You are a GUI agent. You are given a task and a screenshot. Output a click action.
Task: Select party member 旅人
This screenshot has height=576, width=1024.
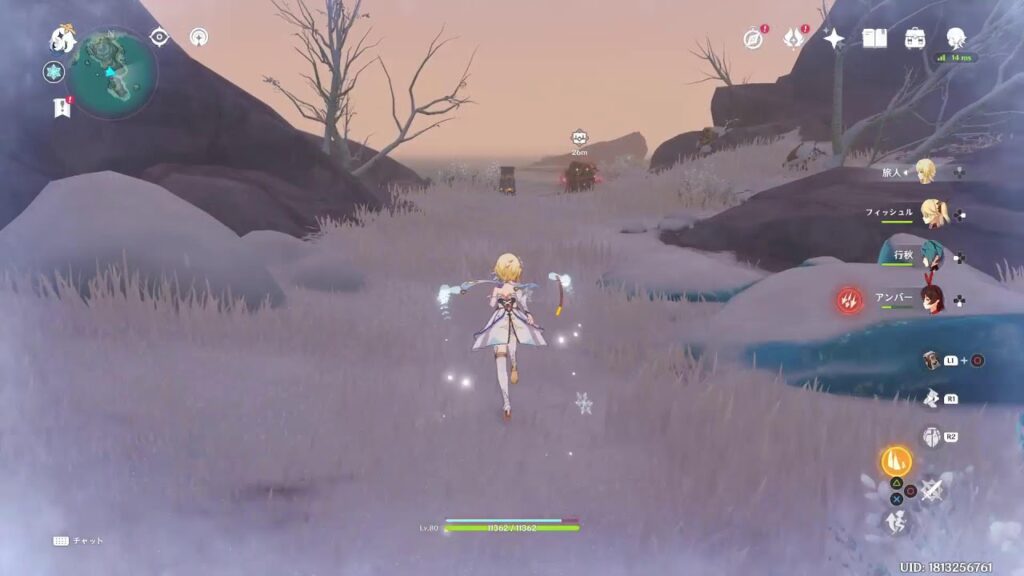[x=926, y=172]
